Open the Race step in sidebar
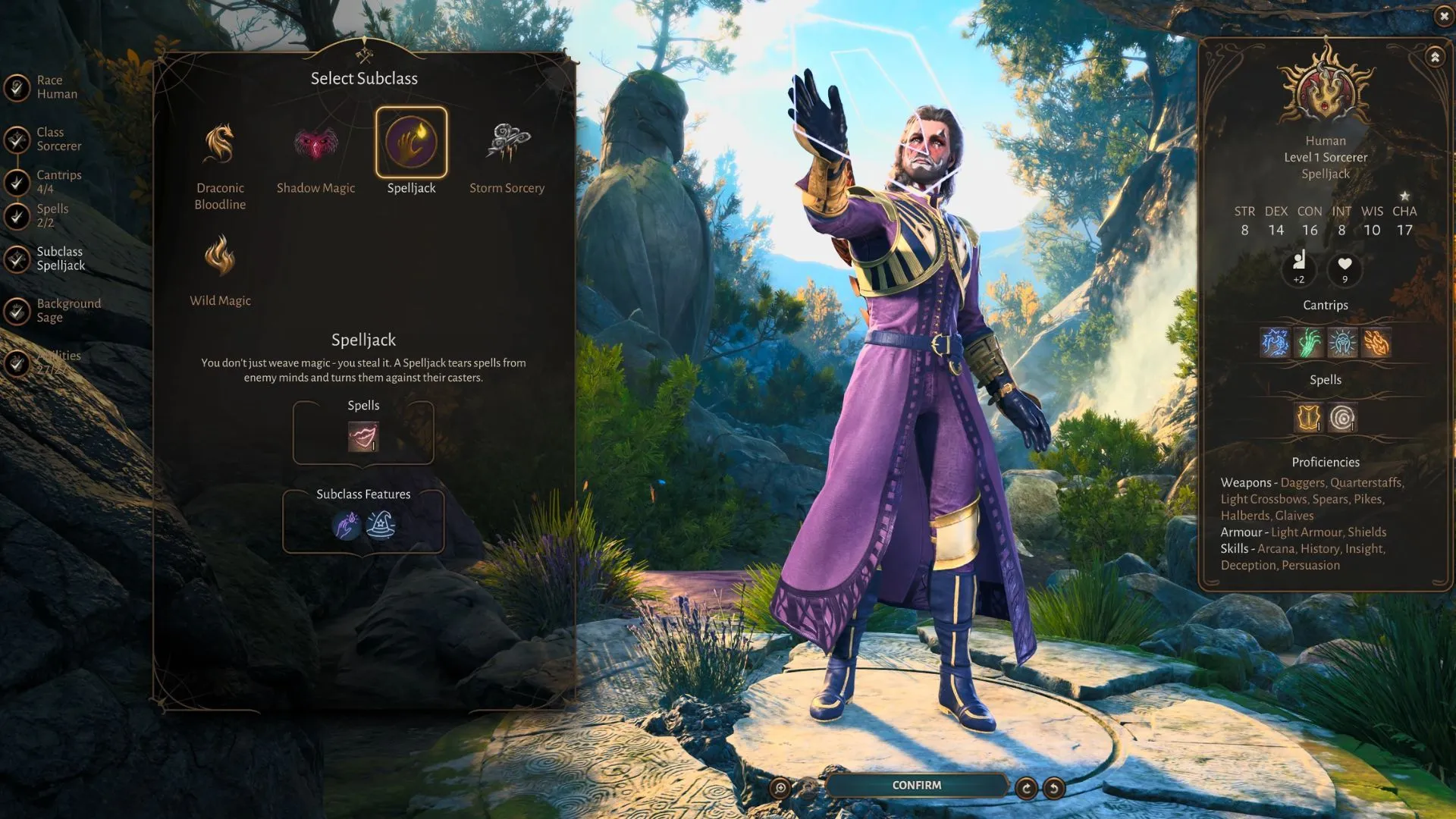The width and height of the screenshot is (1456, 819). pyautogui.click(x=49, y=87)
